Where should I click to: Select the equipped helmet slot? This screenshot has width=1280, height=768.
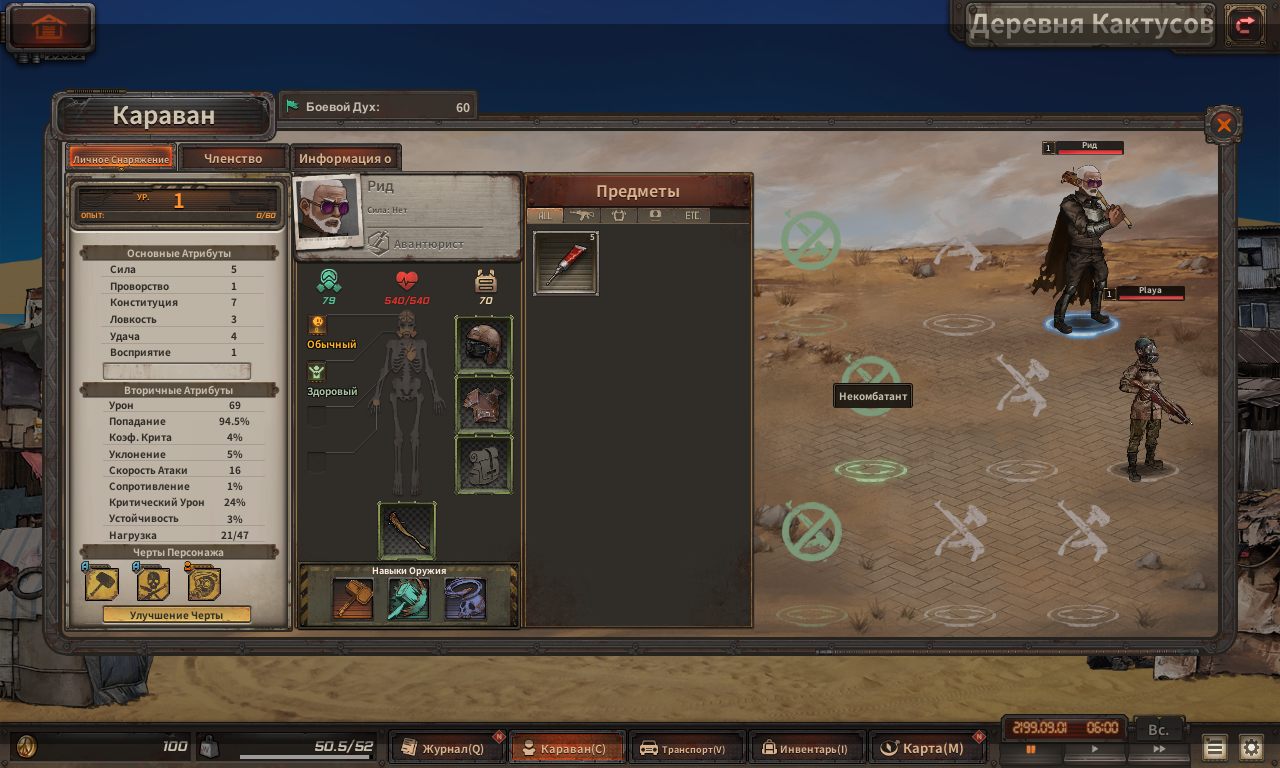pyautogui.click(x=484, y=345)
